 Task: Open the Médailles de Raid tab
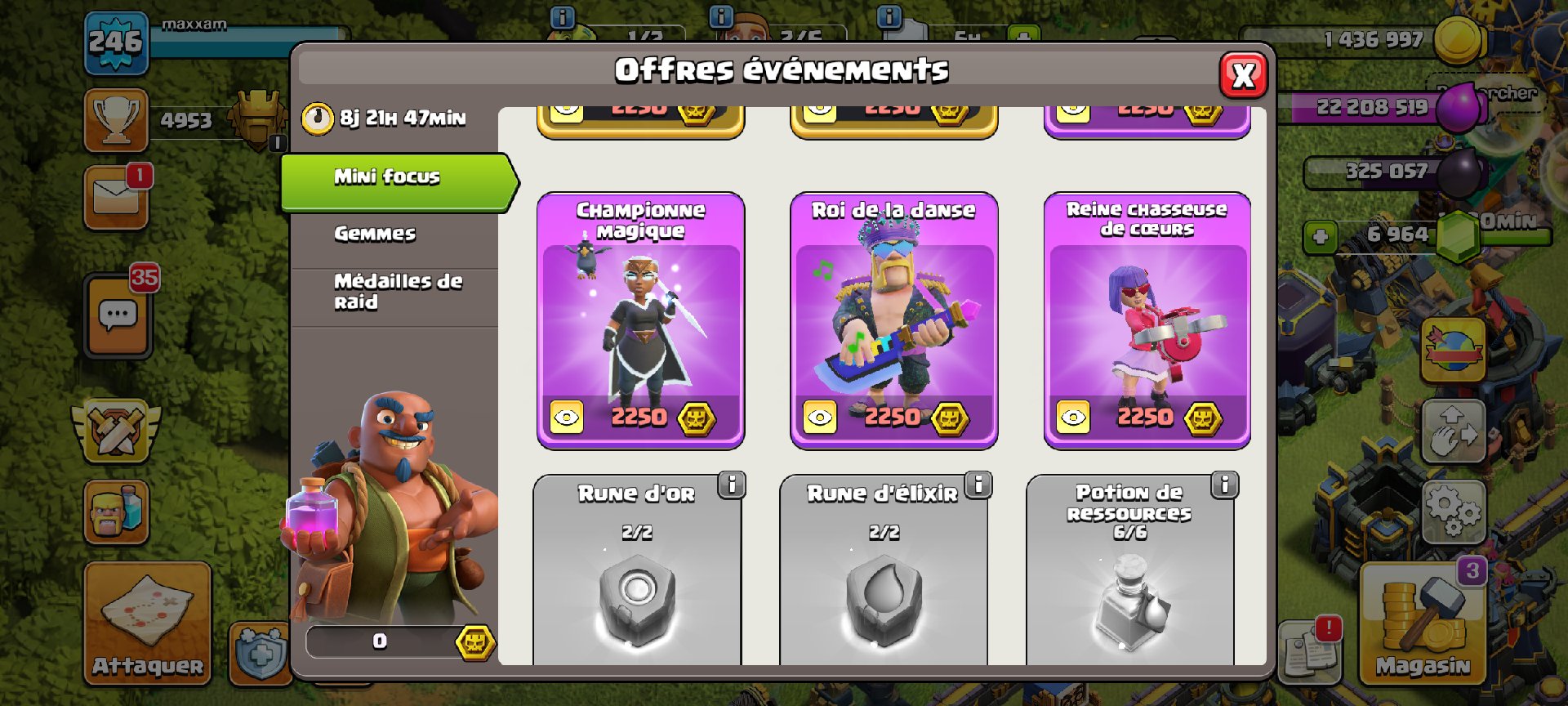tap(397, 292)
